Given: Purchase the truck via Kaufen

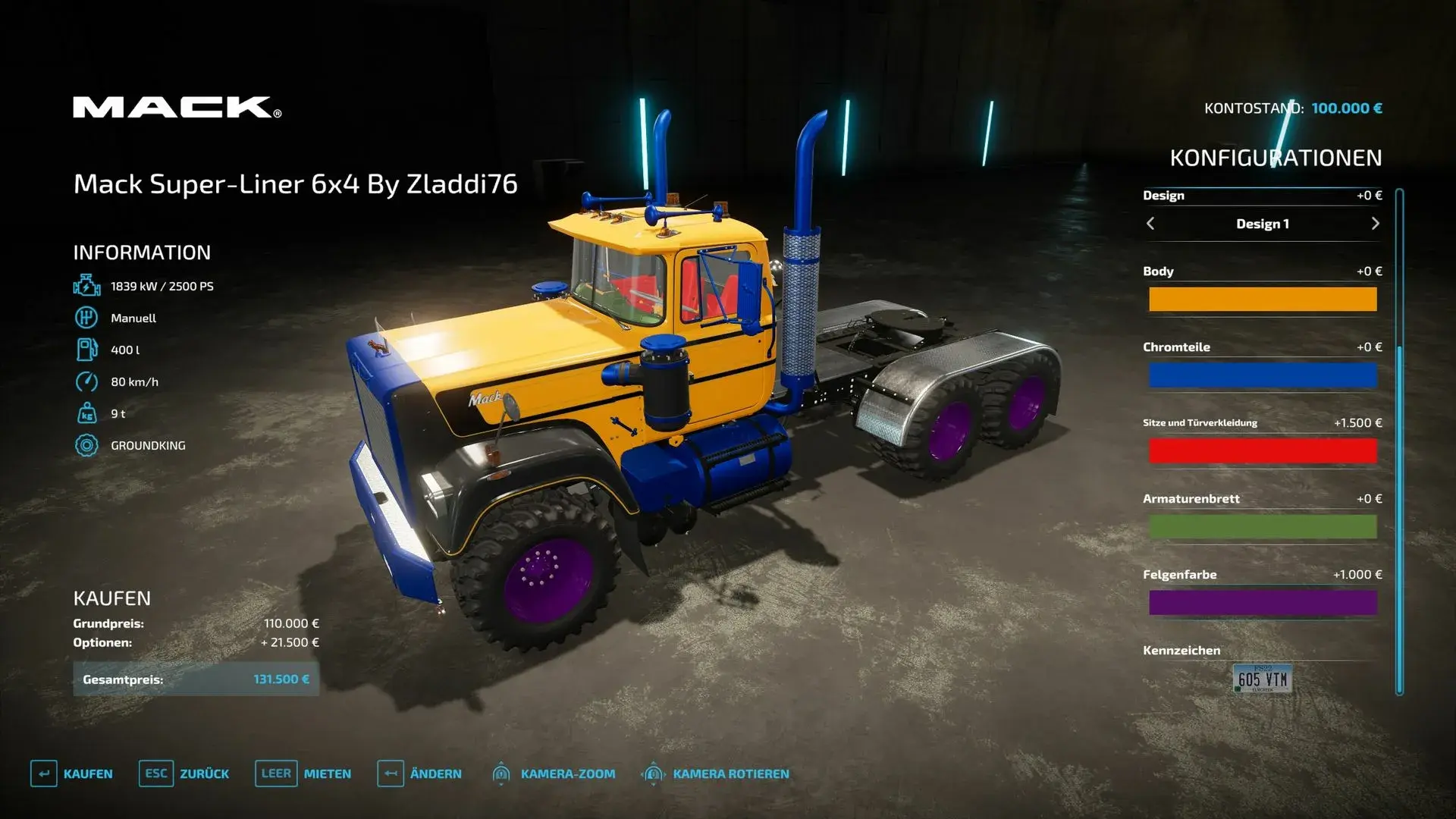Looking at the screenshot, I should point(91,773).
